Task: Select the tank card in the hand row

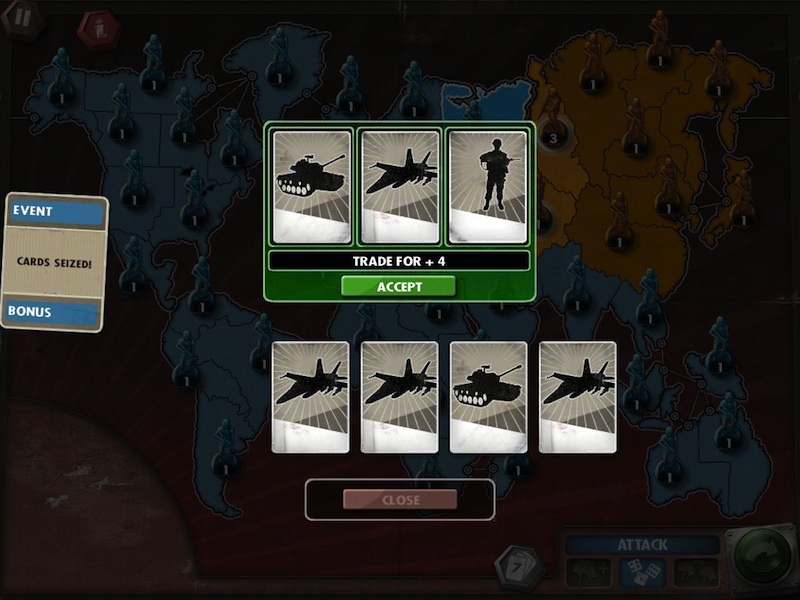Action: coord(488,397)
